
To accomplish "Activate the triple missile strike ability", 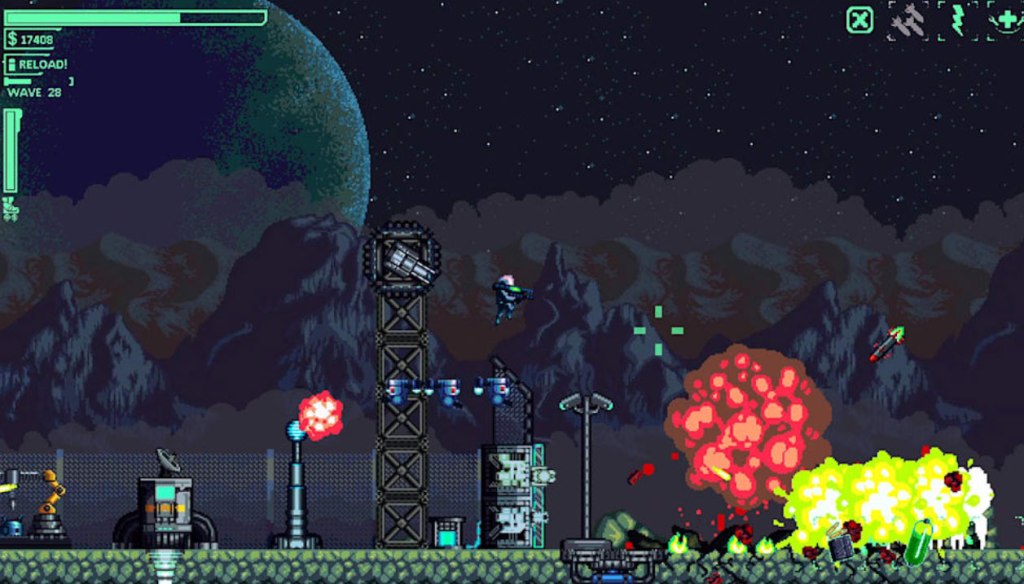I will [908, 21].
